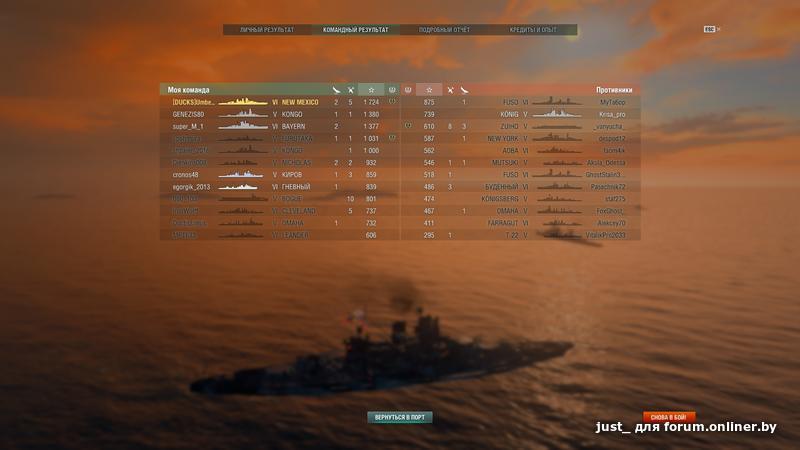The image size is (800, 450).
Task: Select super_M_1's Bayern row
Action: pyautogui.click(x=280, y=127)
